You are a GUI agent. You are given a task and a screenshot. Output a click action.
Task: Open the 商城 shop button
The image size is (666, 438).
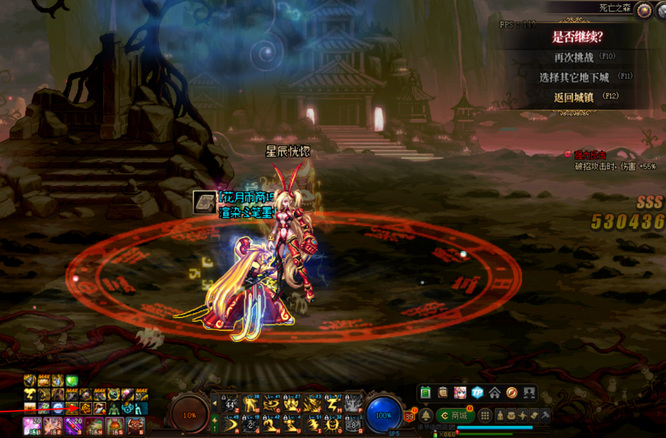click(453, 415)
